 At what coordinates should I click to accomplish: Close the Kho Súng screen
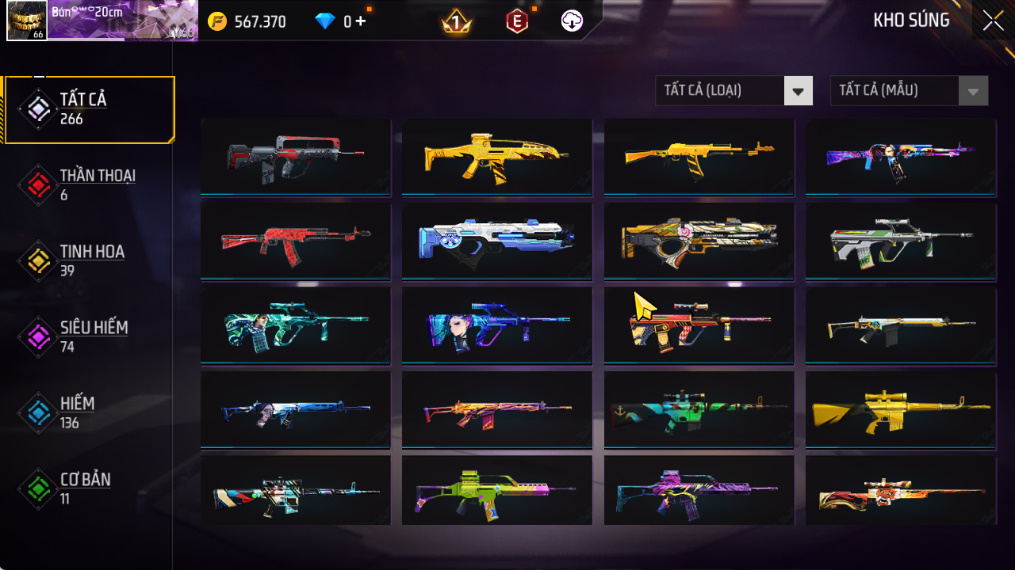coord(992,21)
